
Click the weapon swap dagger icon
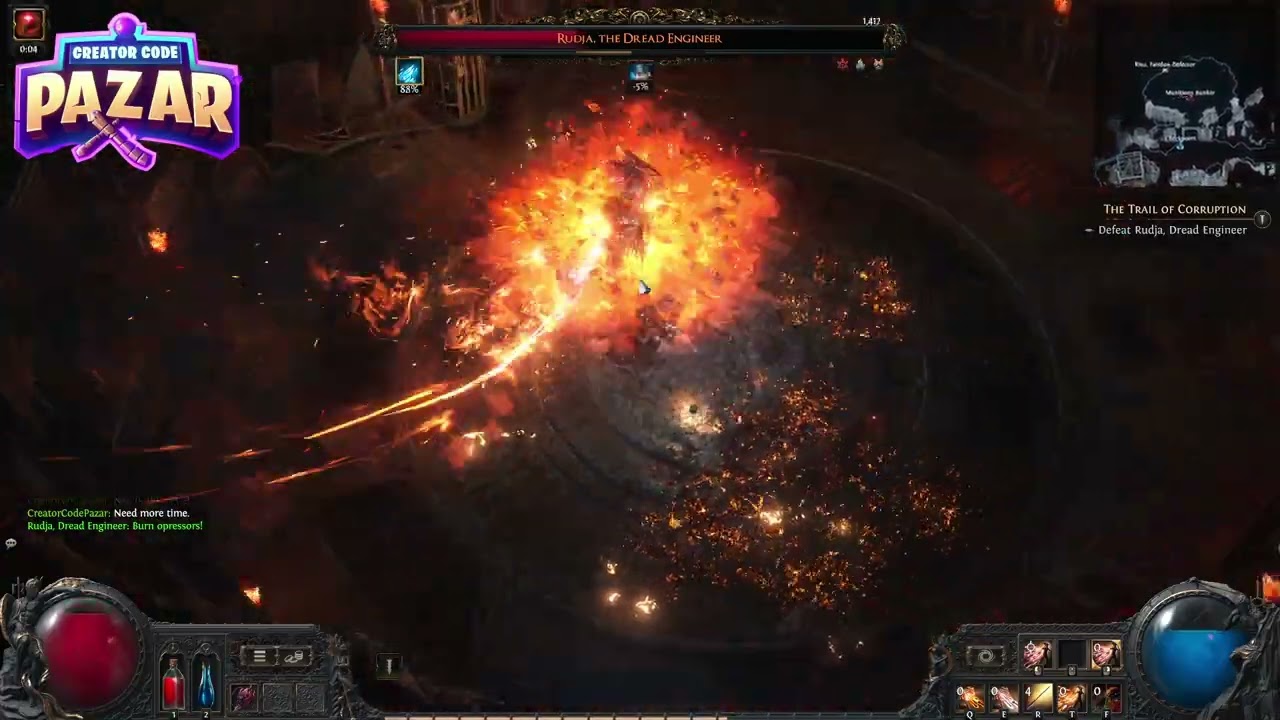coord(389,665)
